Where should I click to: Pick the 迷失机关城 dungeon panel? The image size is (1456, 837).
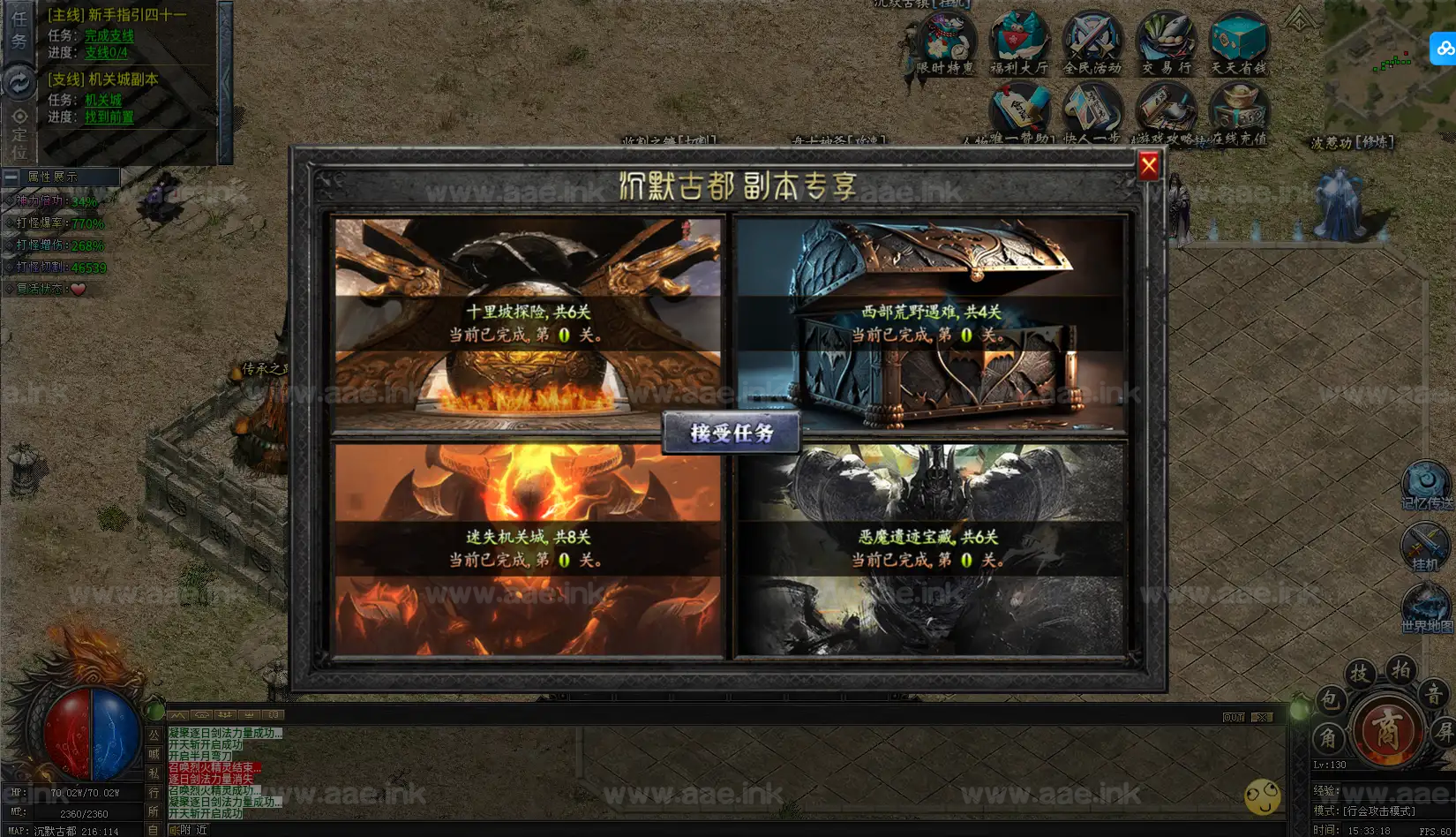point(527,549)
